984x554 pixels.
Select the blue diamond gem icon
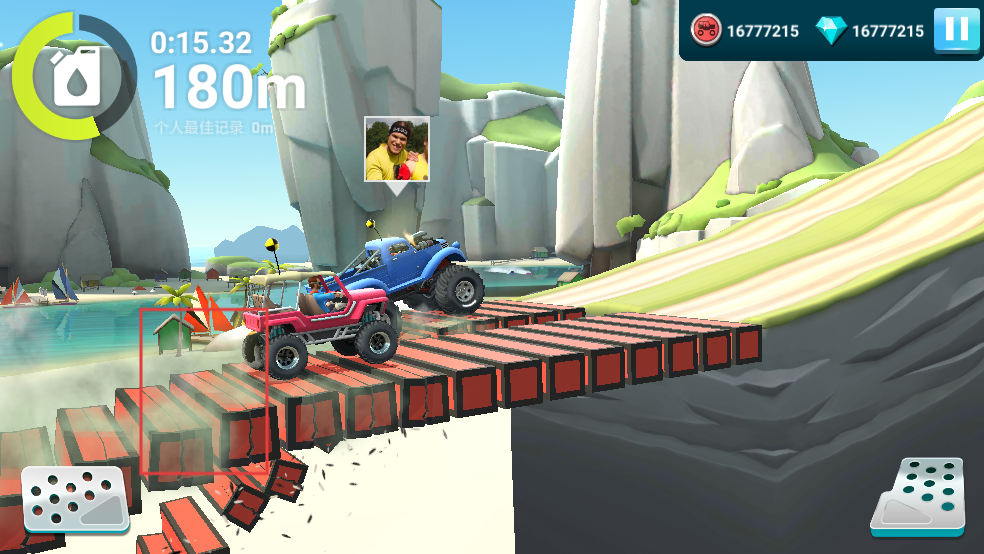tap(831, 31)
